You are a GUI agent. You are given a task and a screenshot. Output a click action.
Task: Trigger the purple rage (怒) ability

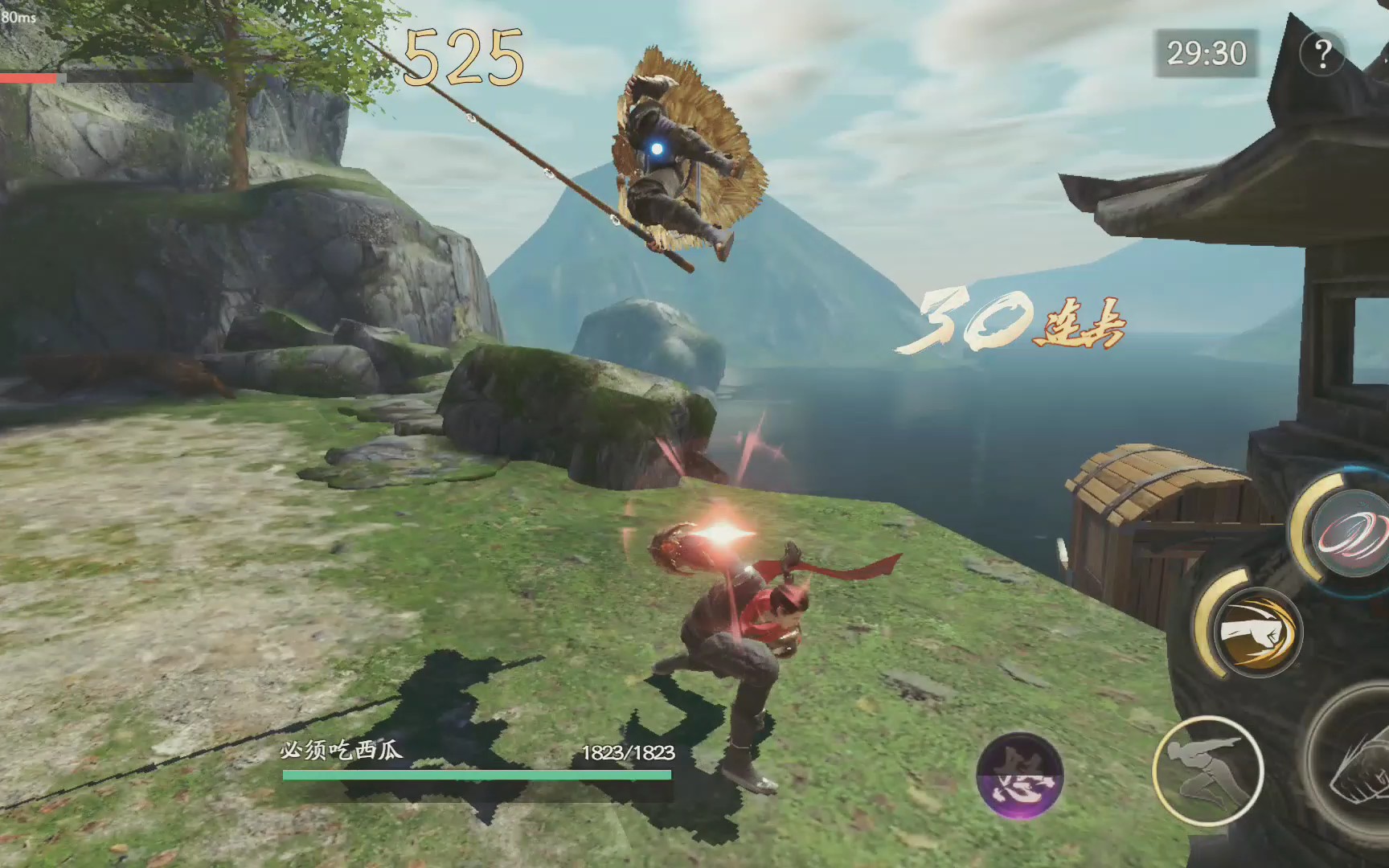pos(1019,776)
